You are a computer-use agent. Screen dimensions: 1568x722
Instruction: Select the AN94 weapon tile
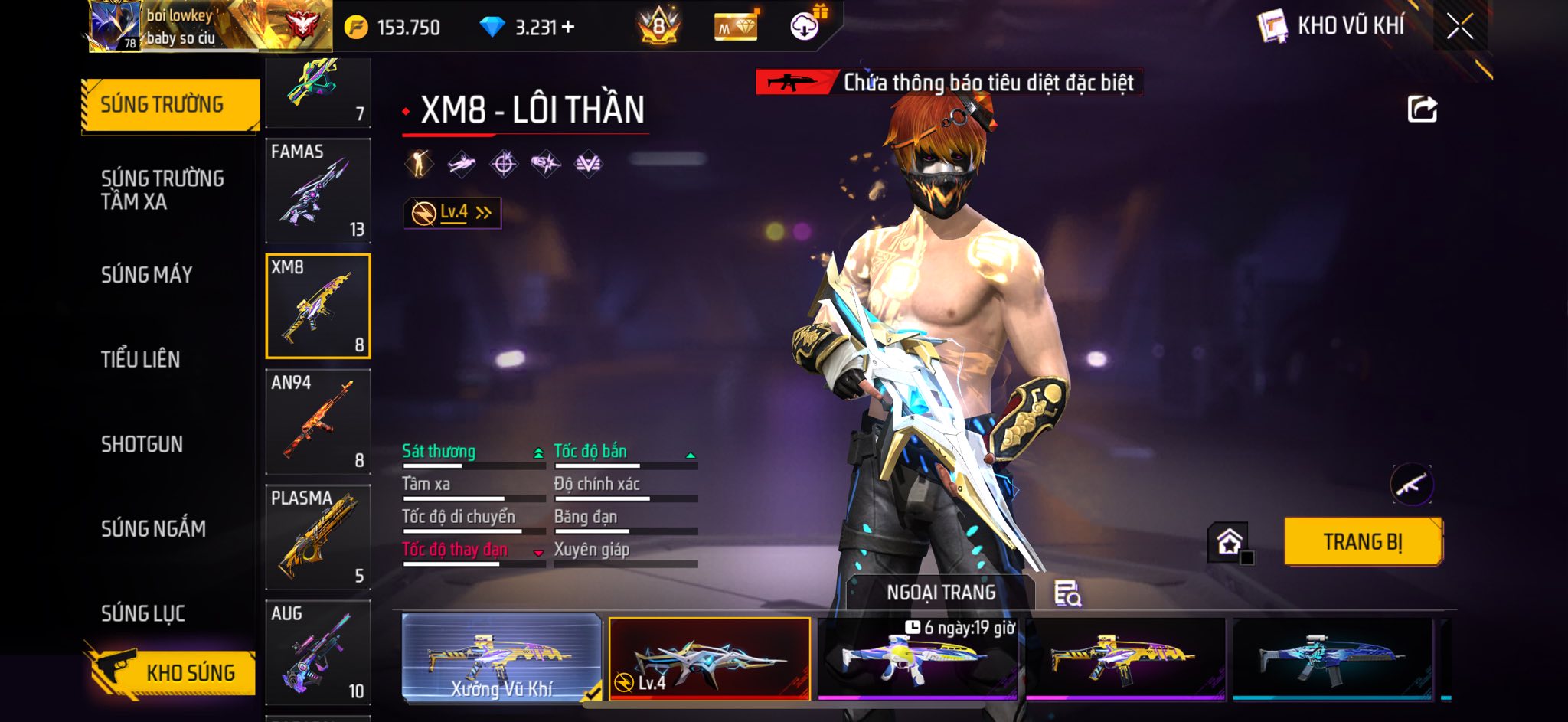point(318,422)
